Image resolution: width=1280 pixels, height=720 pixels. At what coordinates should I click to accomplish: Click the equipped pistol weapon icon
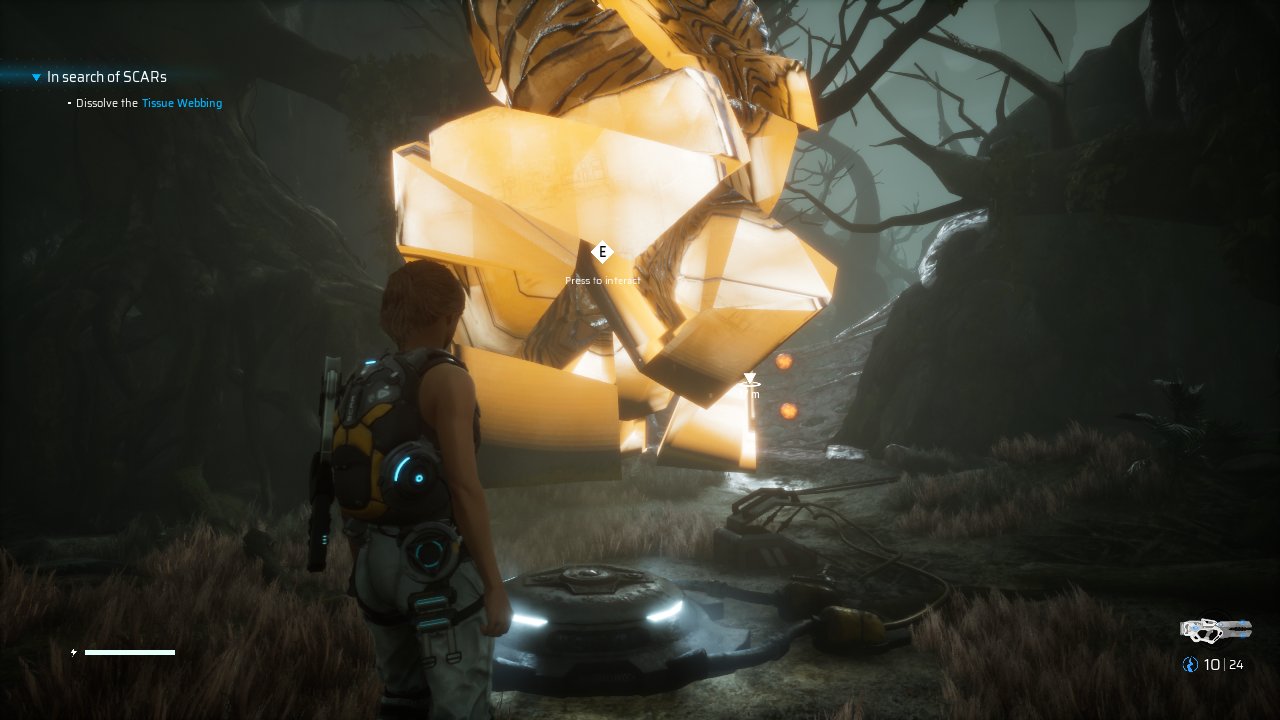[1215, 629]
